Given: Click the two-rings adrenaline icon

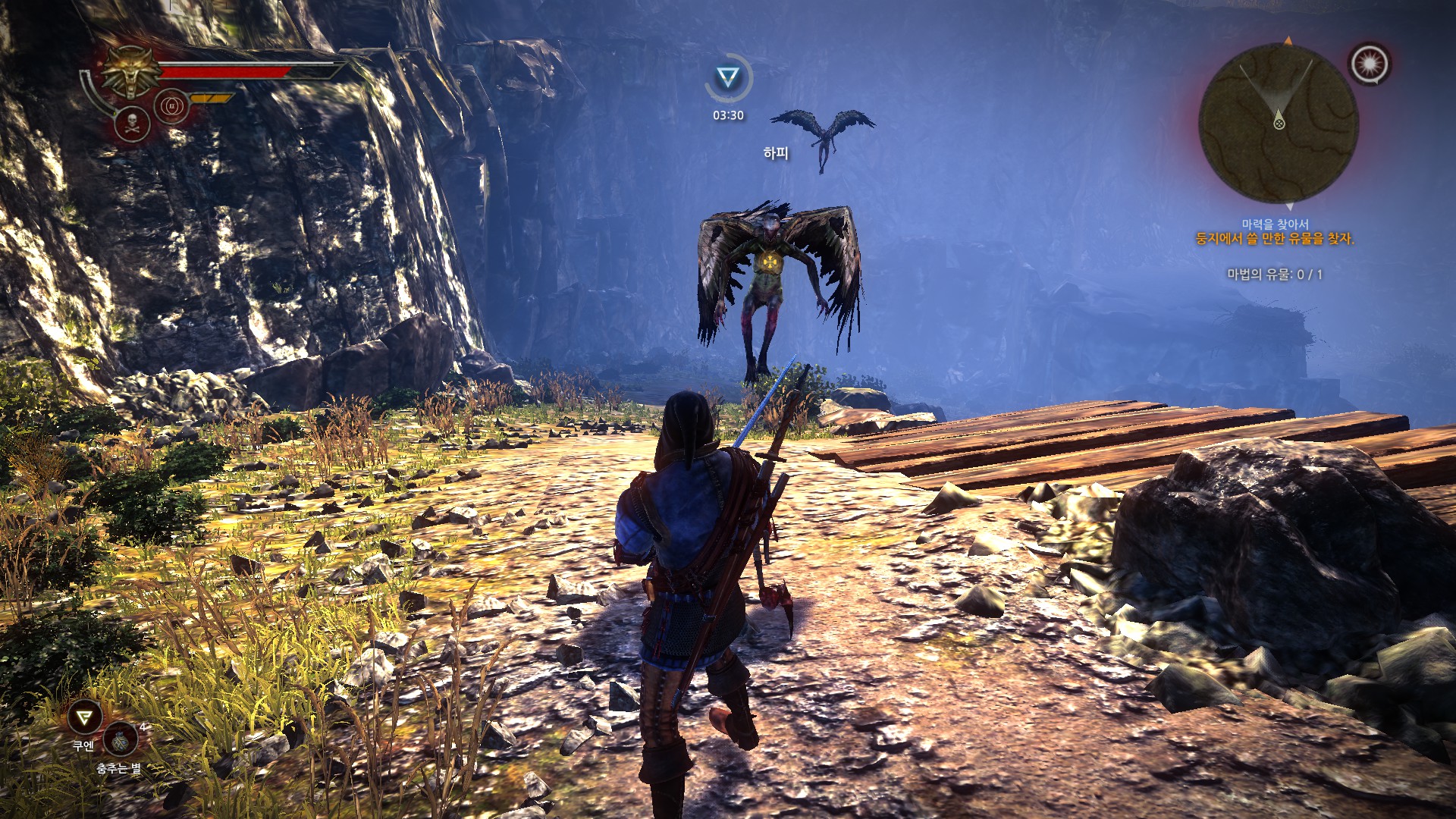Looking at the screenshot, I should (171, 105).
